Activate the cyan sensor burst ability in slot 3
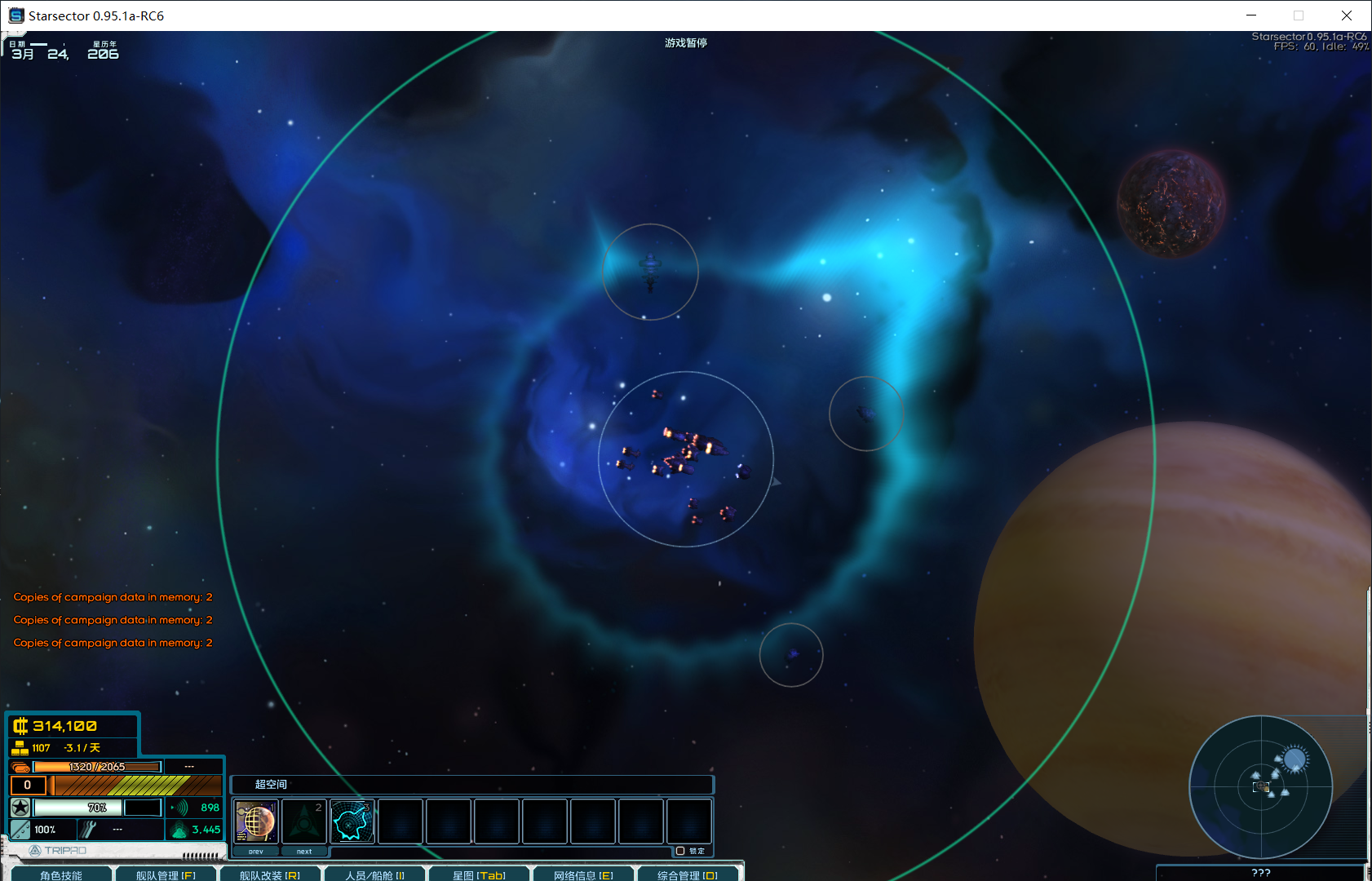1372x881 pixels. pos(352,821)
